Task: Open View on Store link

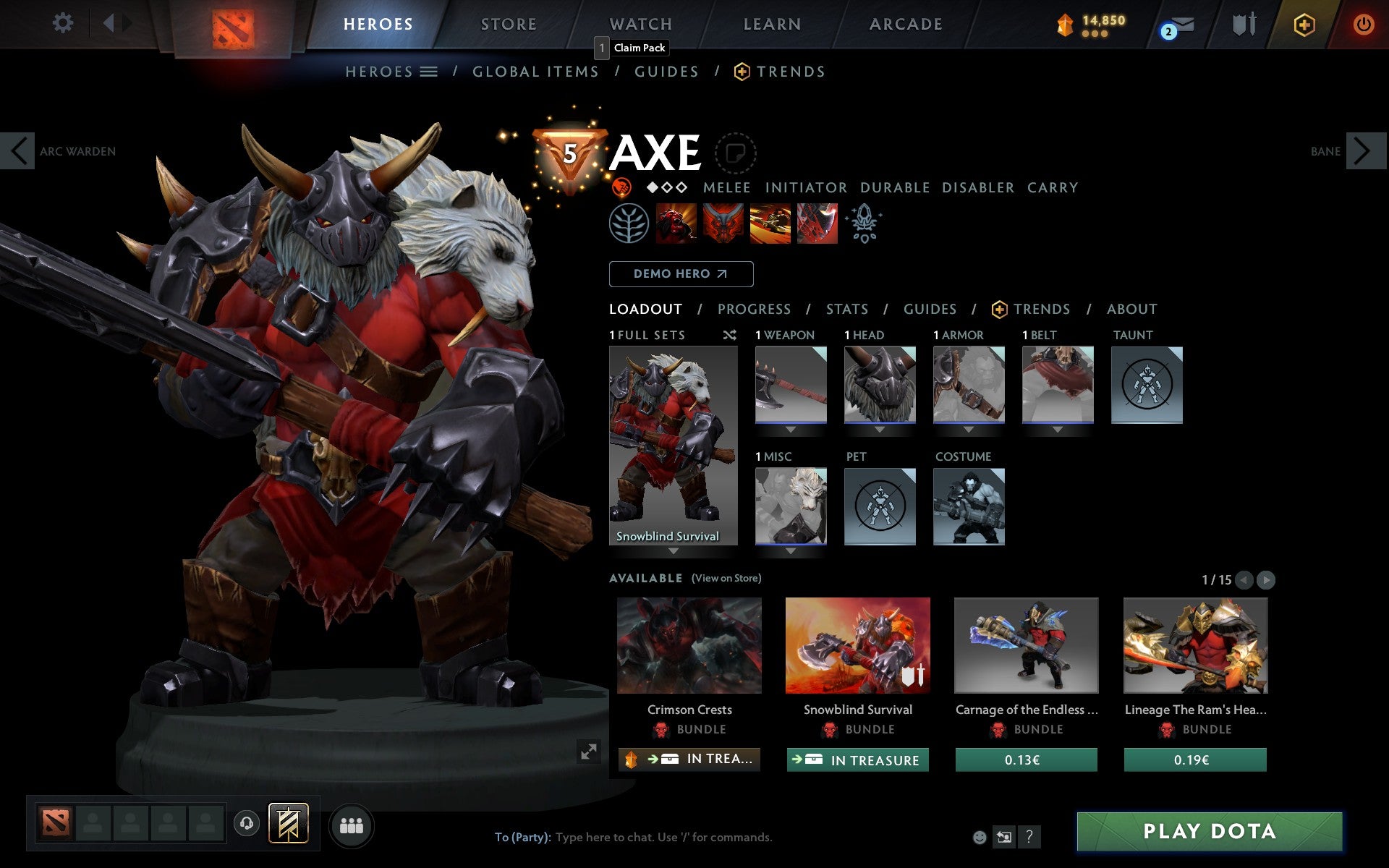Action: click(726, 579)
